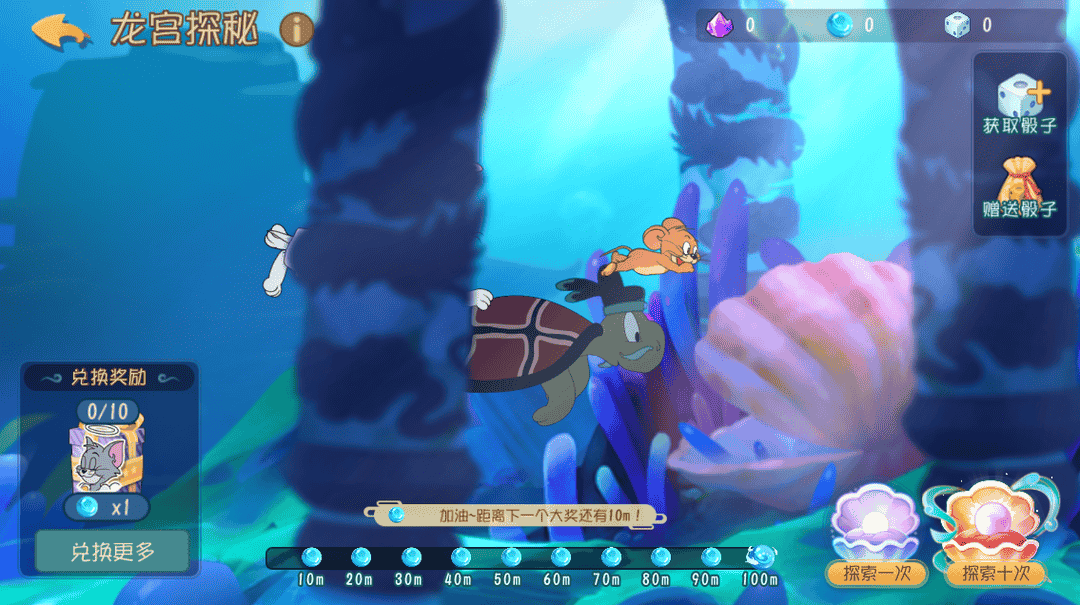Viewport: 1080px width, 605px height.
Task: Click the 100m grand prize marker
Action: click(x=761, y=556)
